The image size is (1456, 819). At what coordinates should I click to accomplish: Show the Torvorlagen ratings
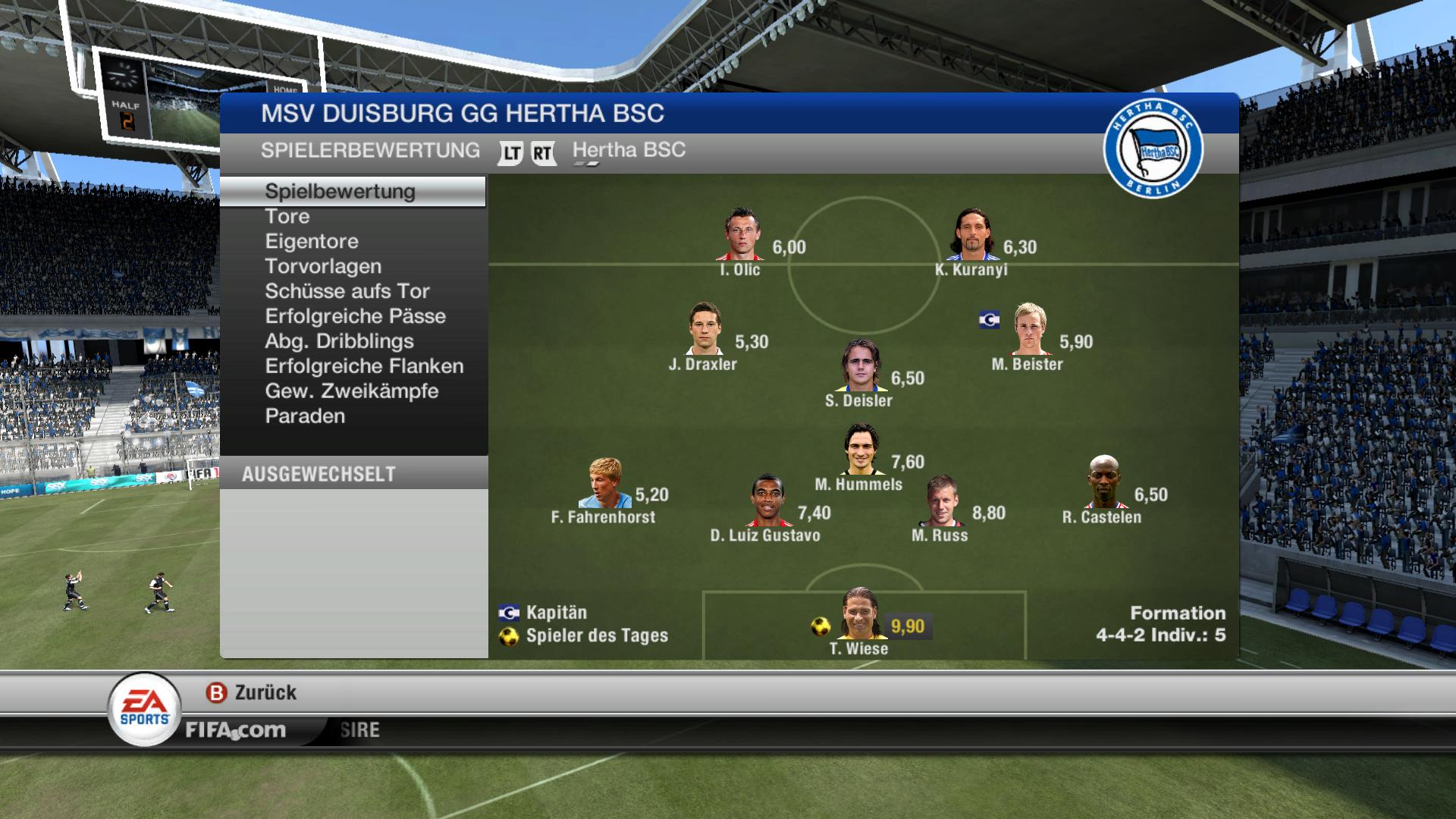point(323,267)
